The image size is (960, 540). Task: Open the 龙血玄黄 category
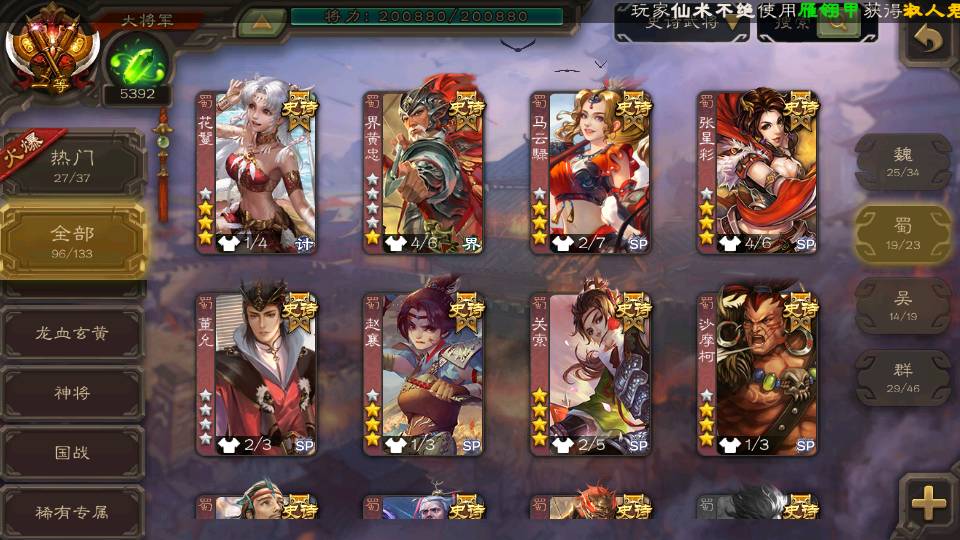[72, 333]
